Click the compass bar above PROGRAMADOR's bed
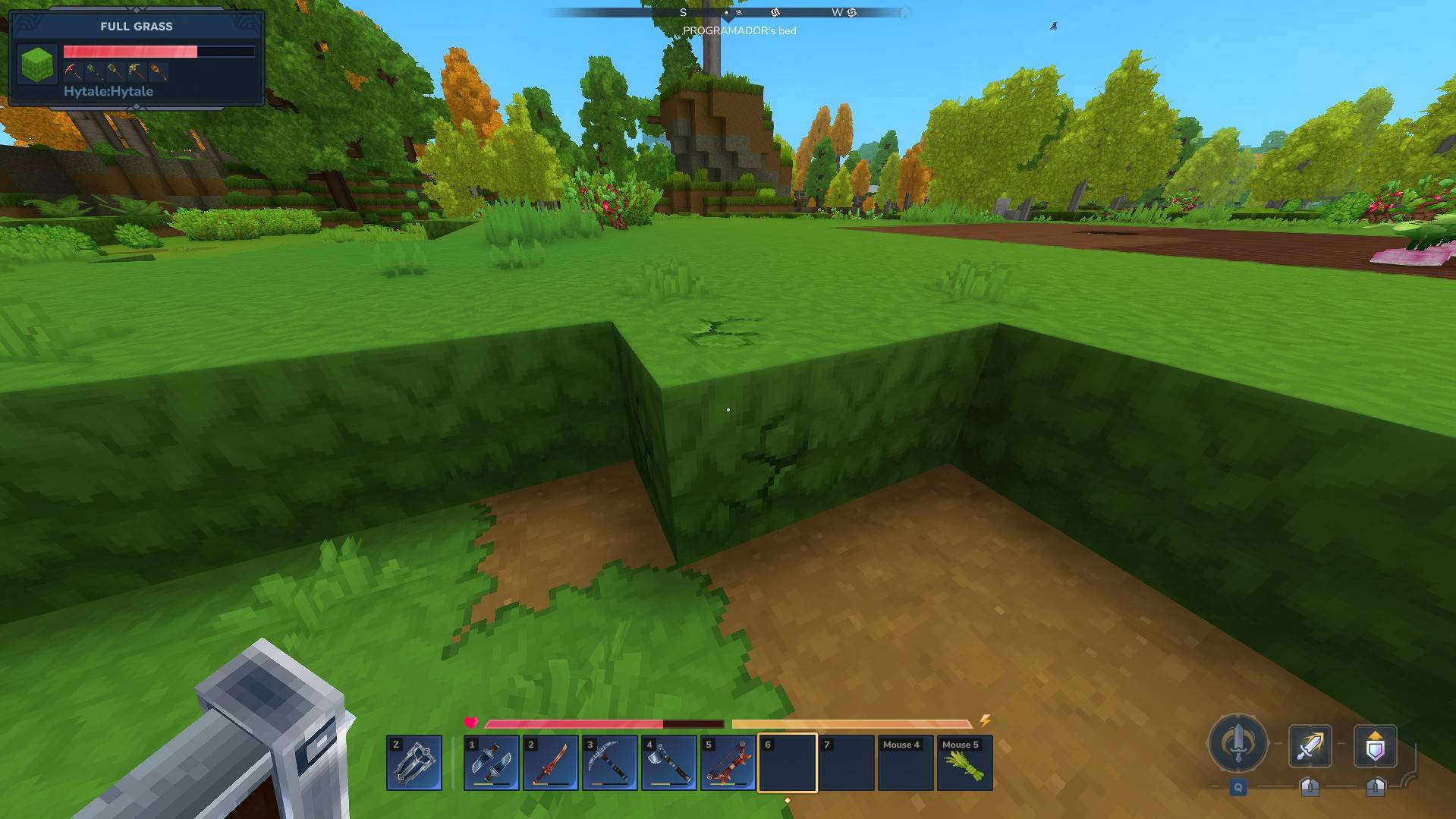1456x819 pixels. click(728, 13)
